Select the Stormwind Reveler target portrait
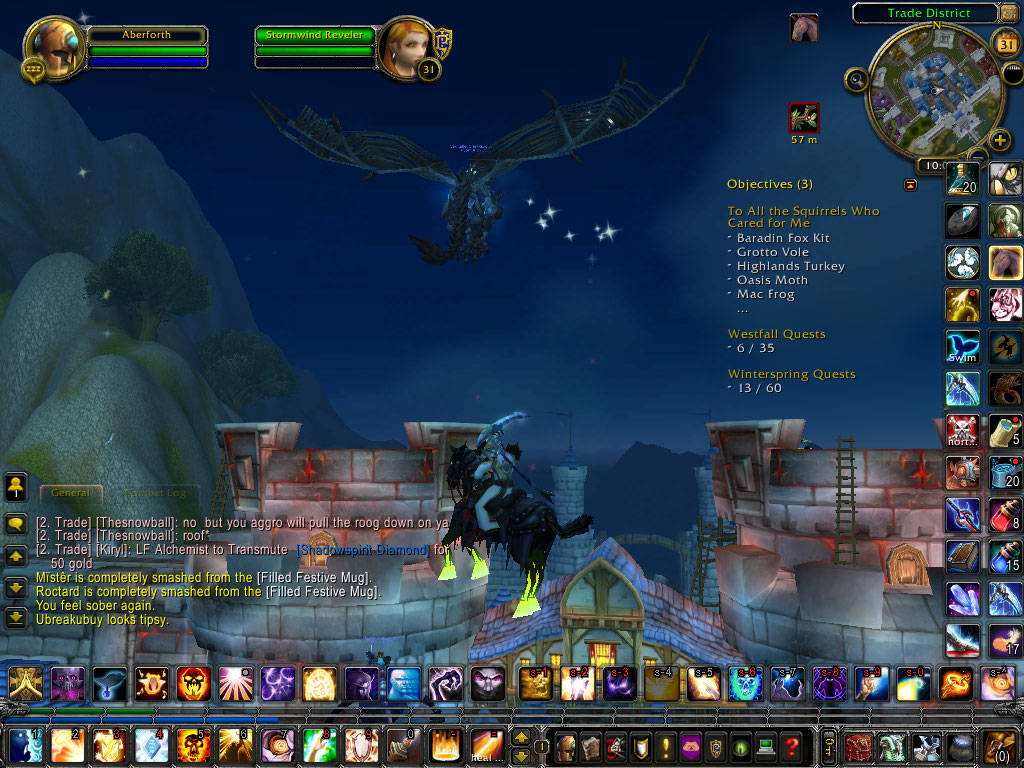Screen dimensions: 1024x768 [405, 47]
